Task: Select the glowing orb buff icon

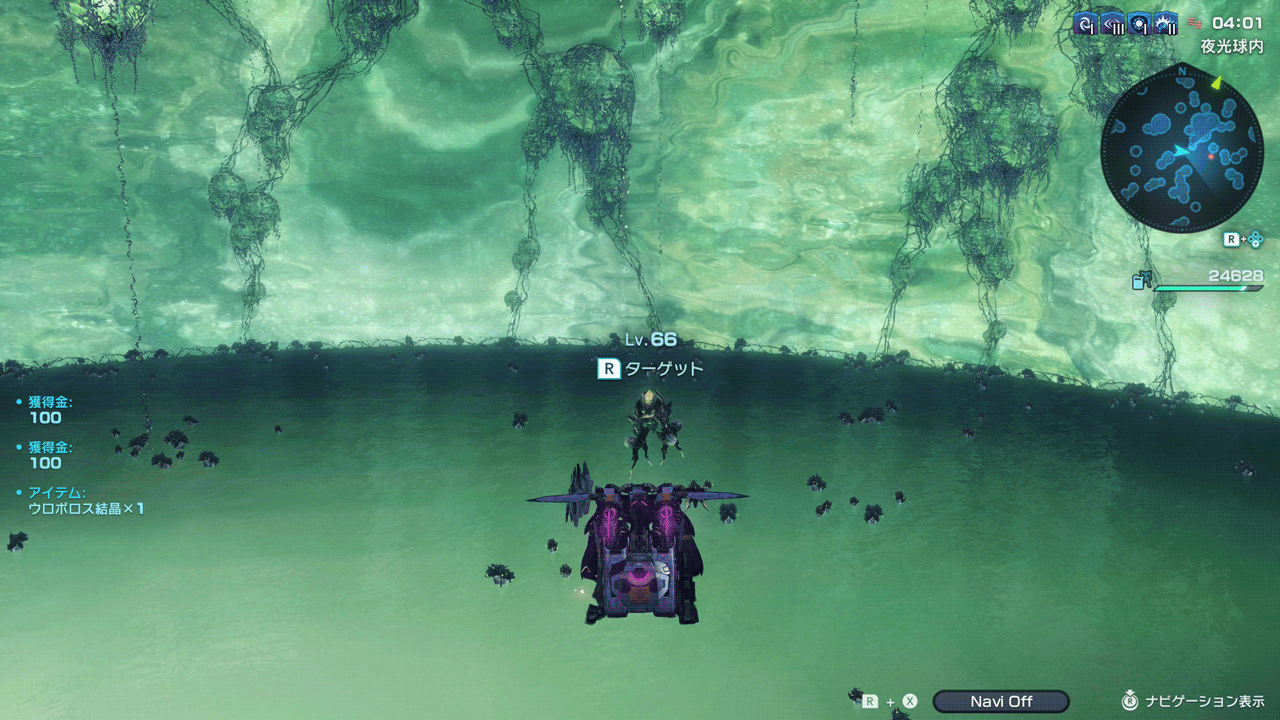Action: tap(1139, 24)
